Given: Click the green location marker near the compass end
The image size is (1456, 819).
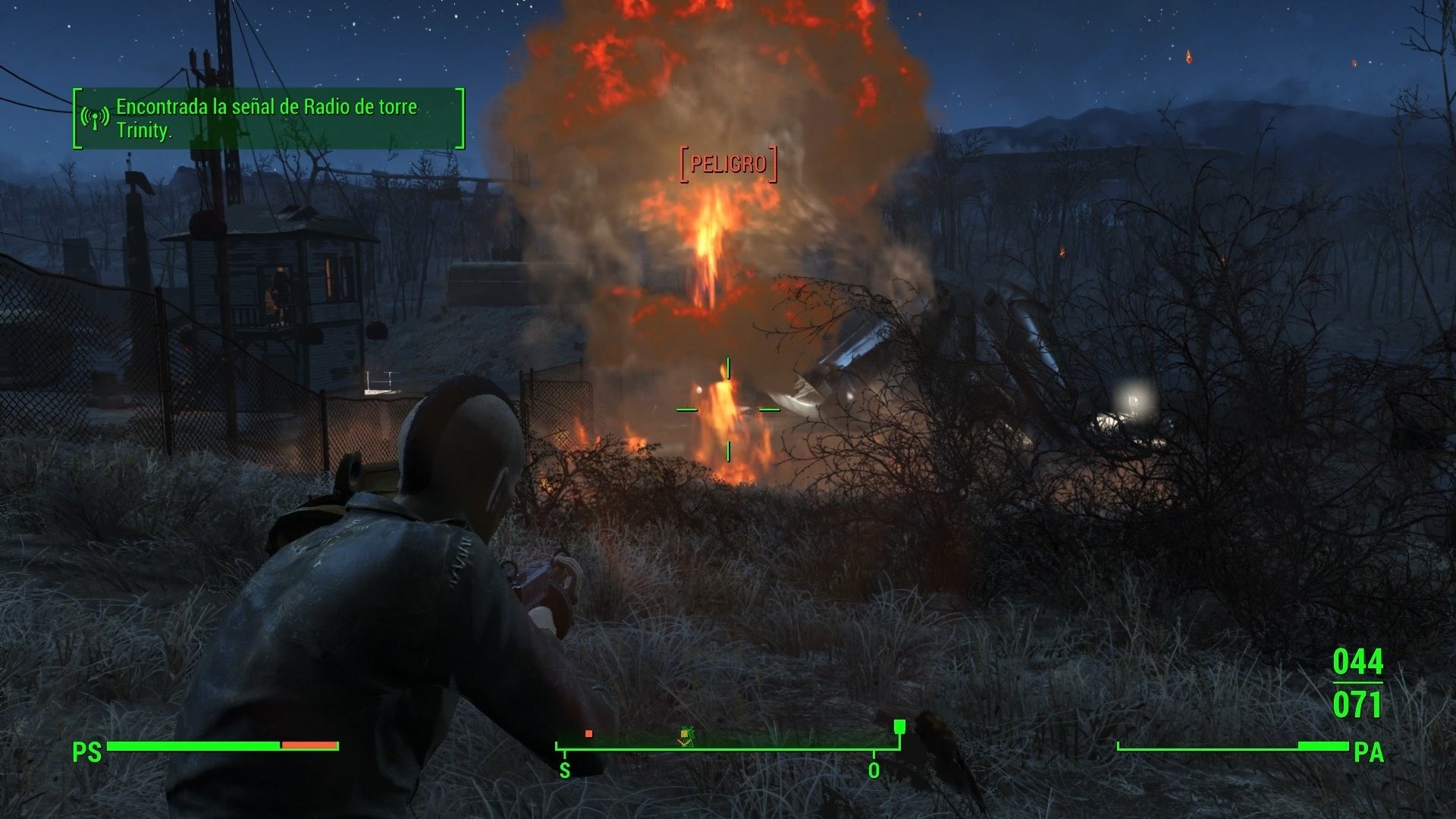Looking at the screenshot, I should coord(899,728).
